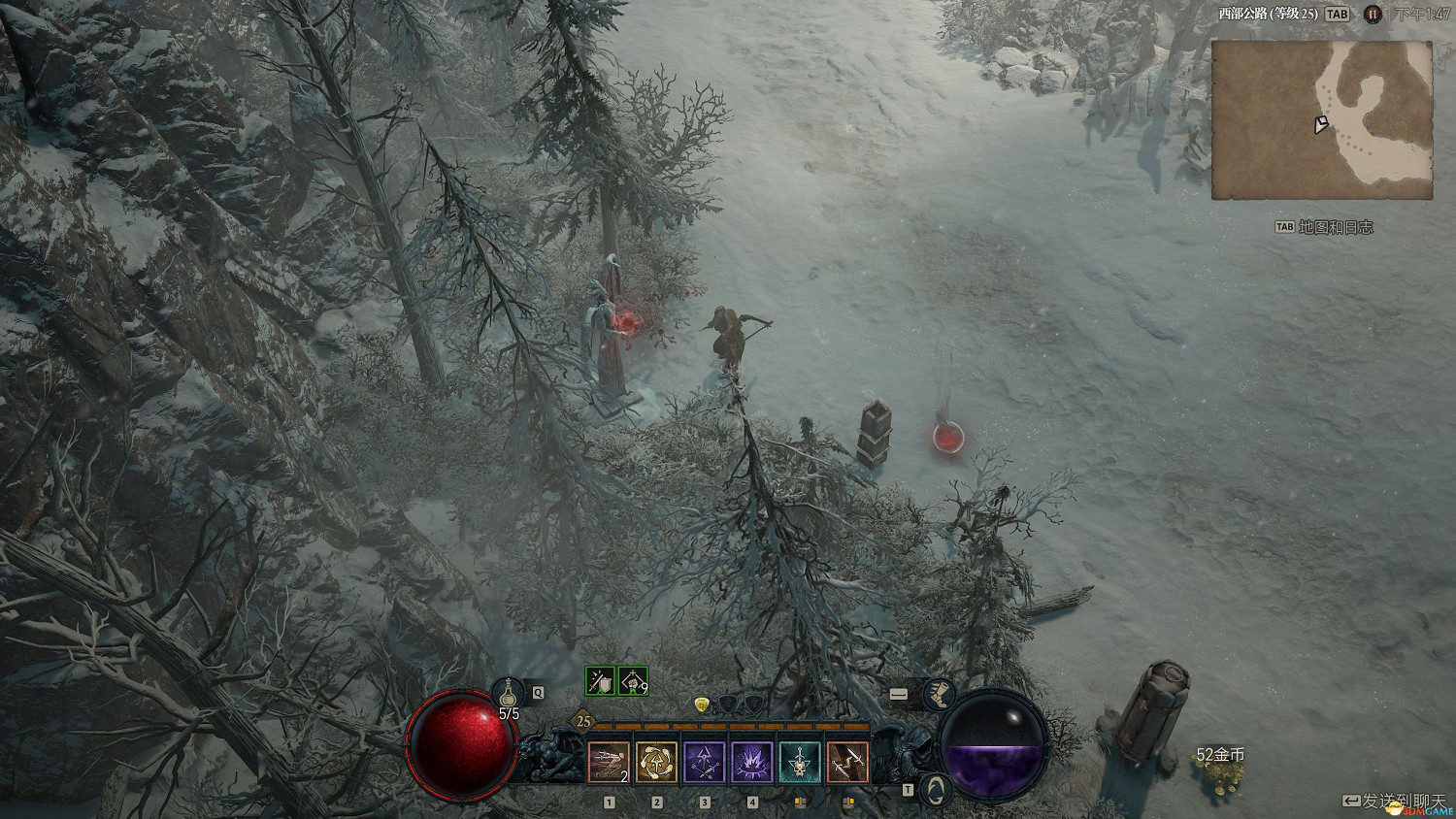Trigger the purple spiked burst skill

[752, 763]
